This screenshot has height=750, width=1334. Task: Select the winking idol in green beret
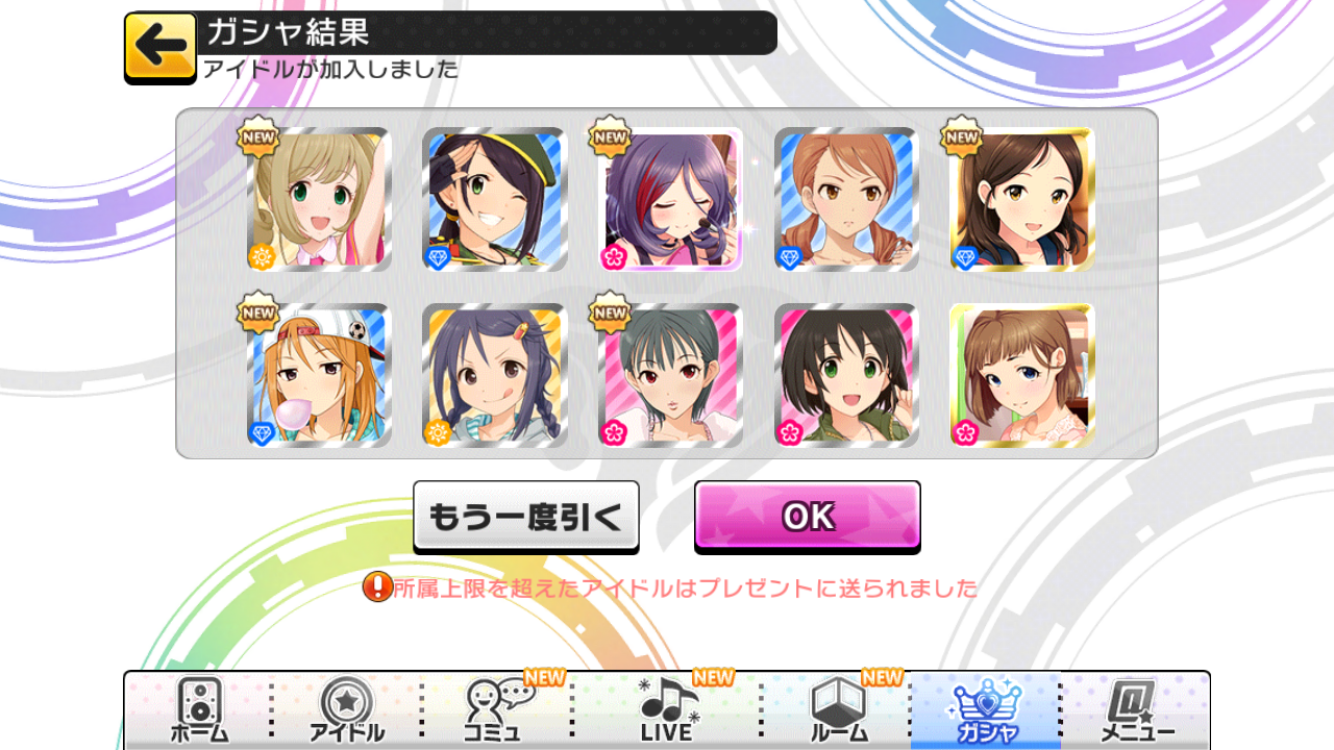pos(494,200)
